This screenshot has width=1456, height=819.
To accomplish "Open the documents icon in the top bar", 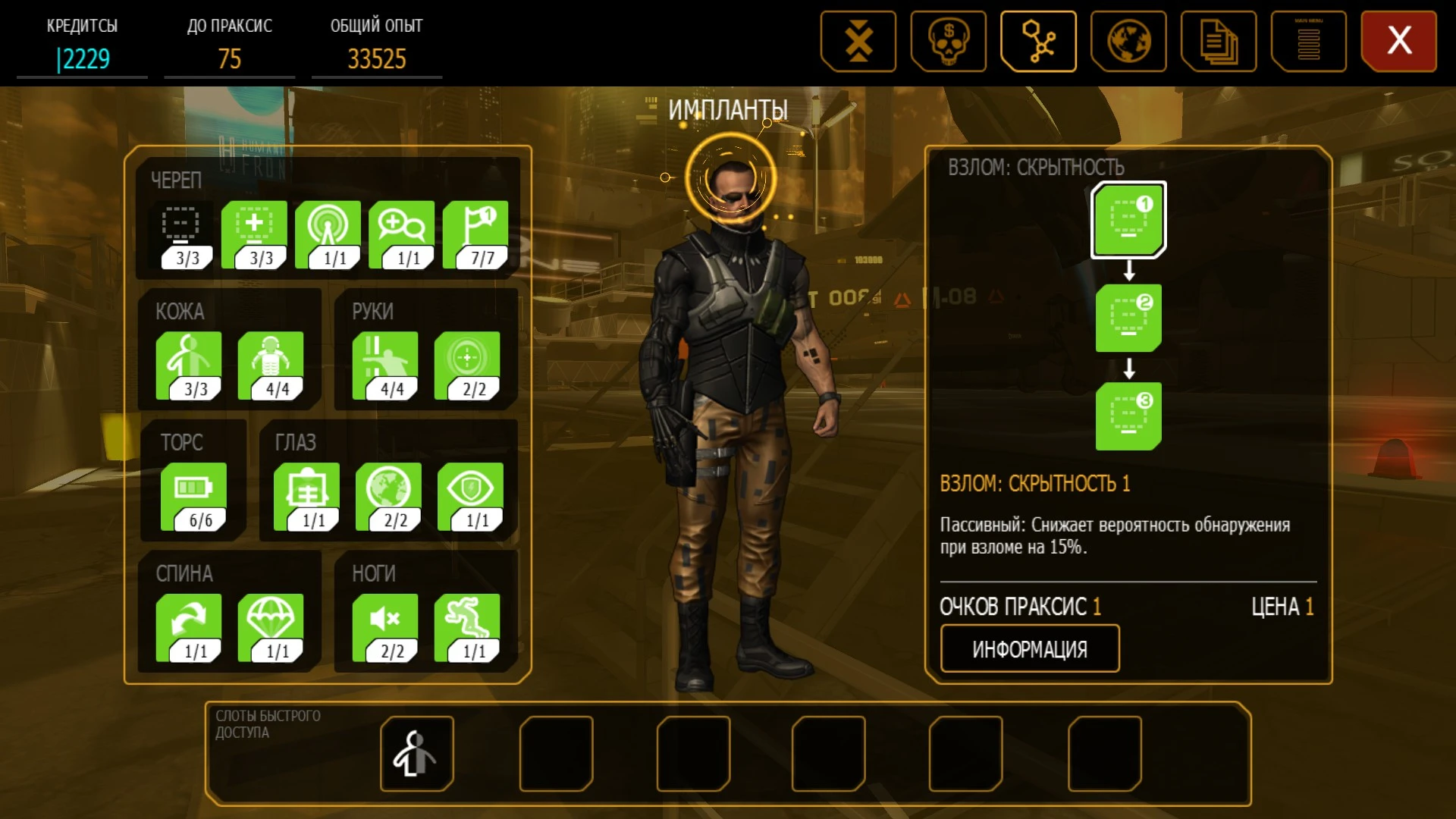I will [x=1219, y=41].
